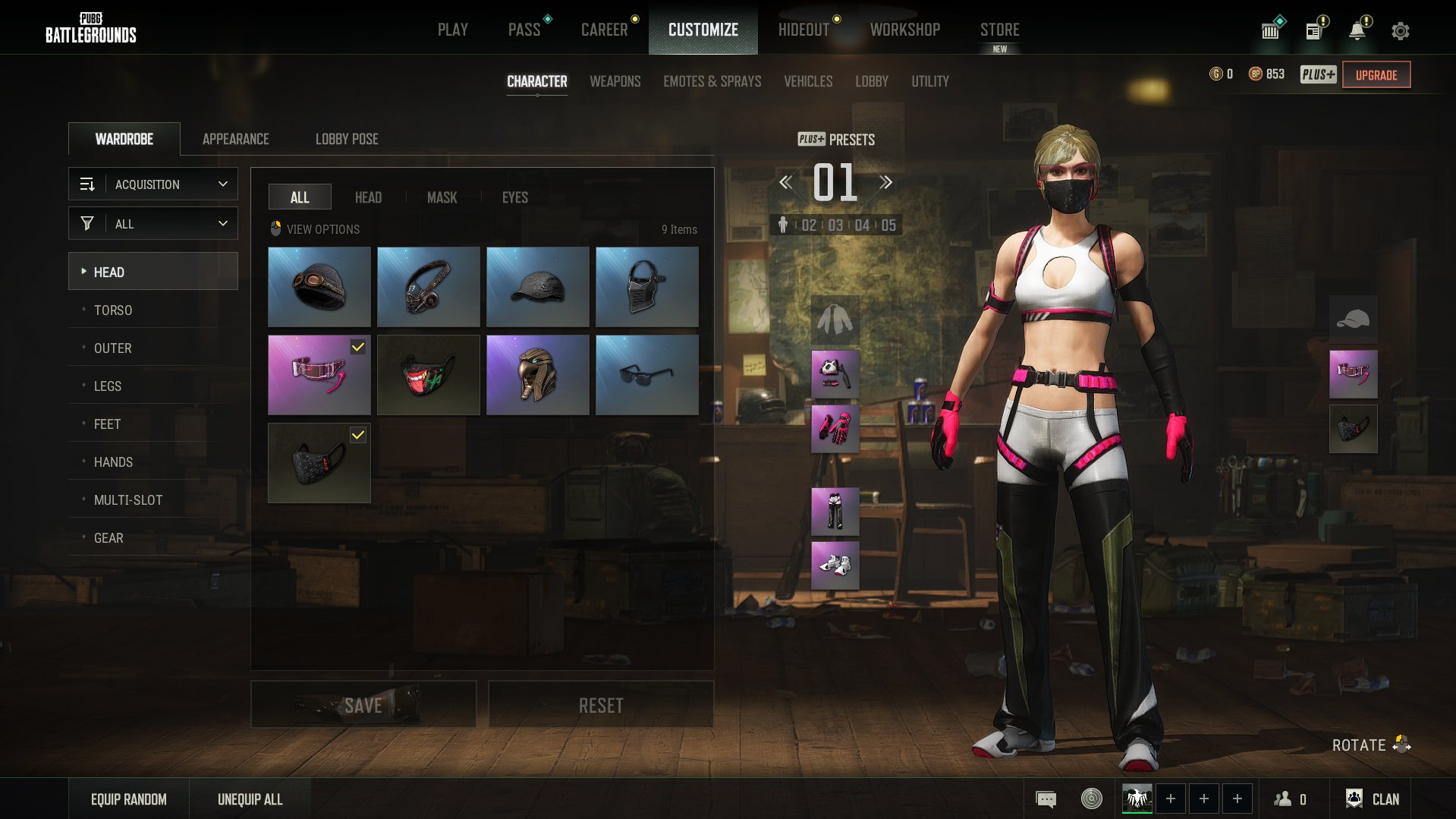Equip the aviator cap with goggles
This screenshot has height=819, width=1456.
319,287
